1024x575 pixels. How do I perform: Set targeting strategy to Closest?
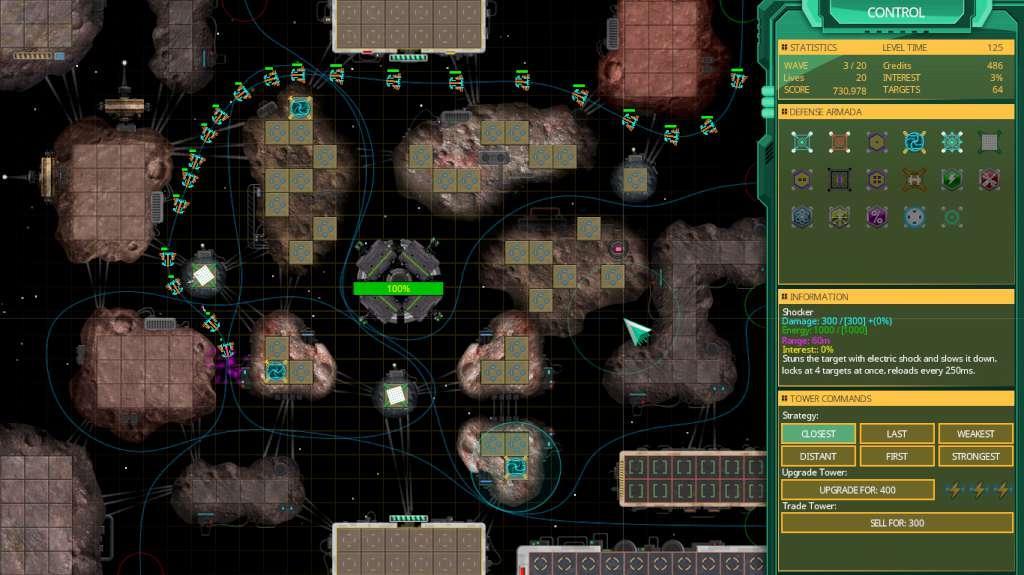tap(818, 434)
